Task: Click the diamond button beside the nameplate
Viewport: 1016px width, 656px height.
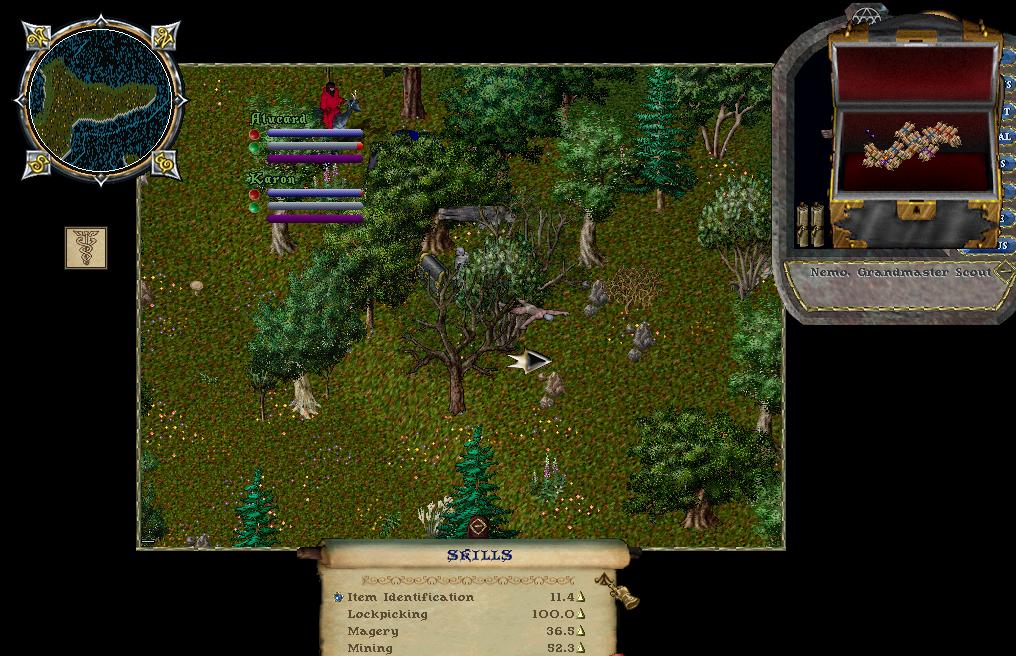Action: click(1002, 271)
